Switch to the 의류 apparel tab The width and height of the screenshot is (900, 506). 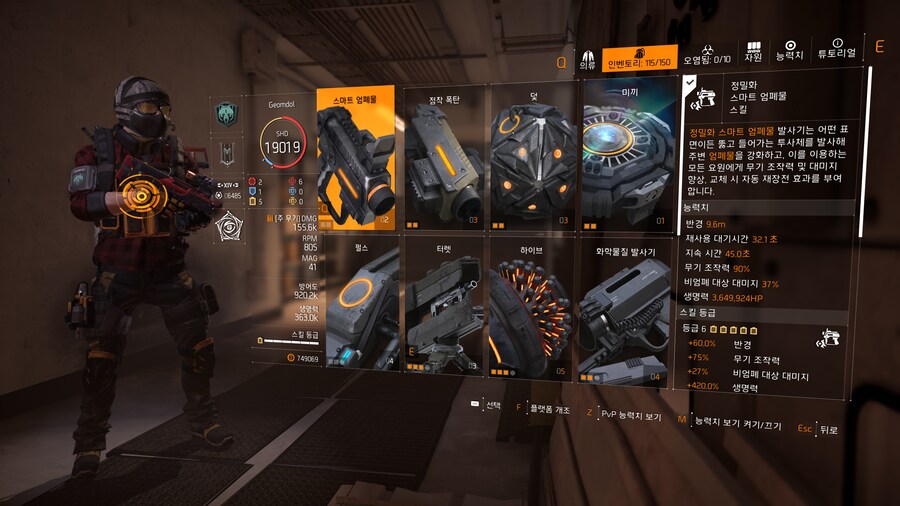click(x=587, y=60)
